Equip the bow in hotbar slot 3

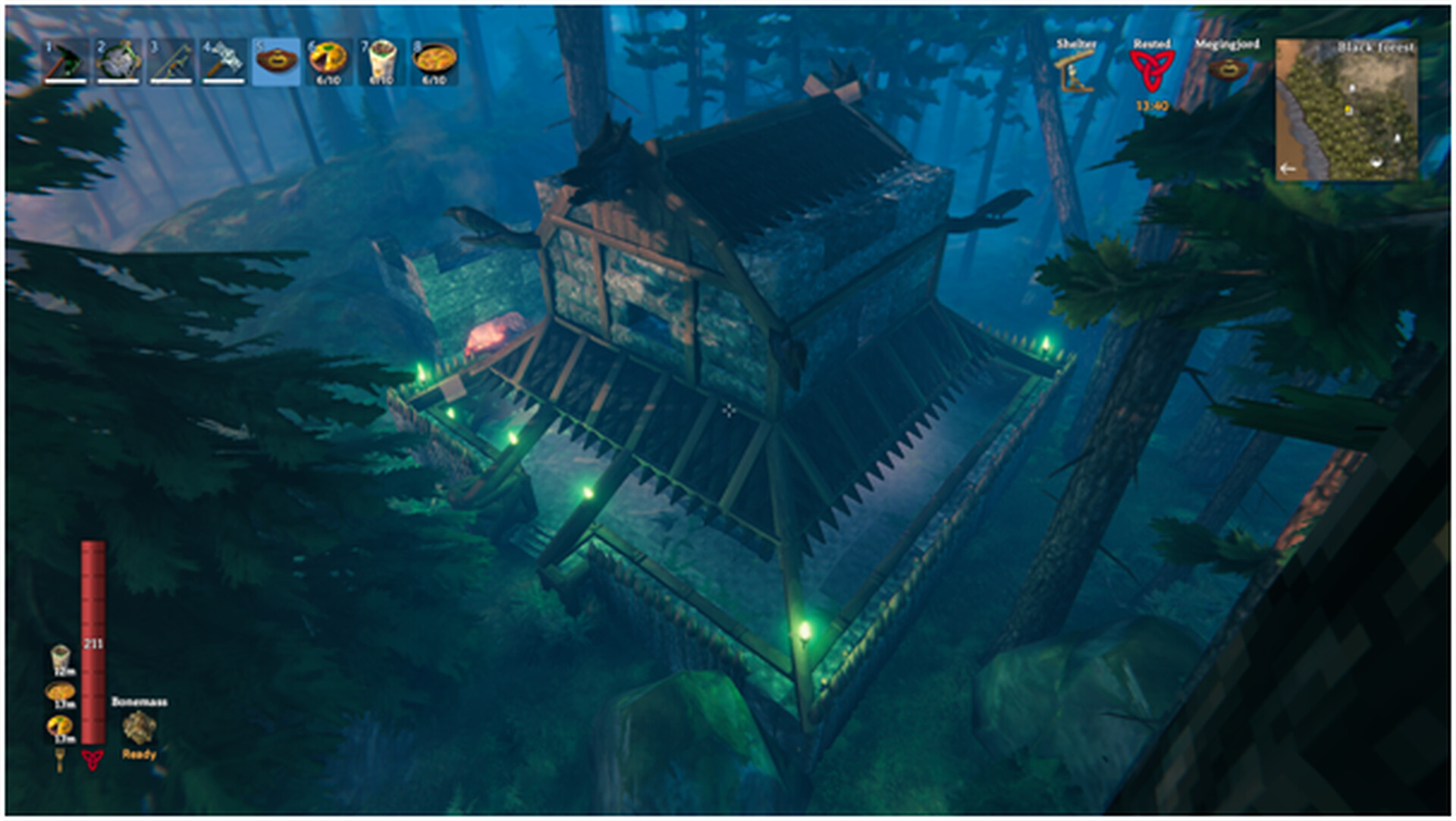[x=171, y=61]
